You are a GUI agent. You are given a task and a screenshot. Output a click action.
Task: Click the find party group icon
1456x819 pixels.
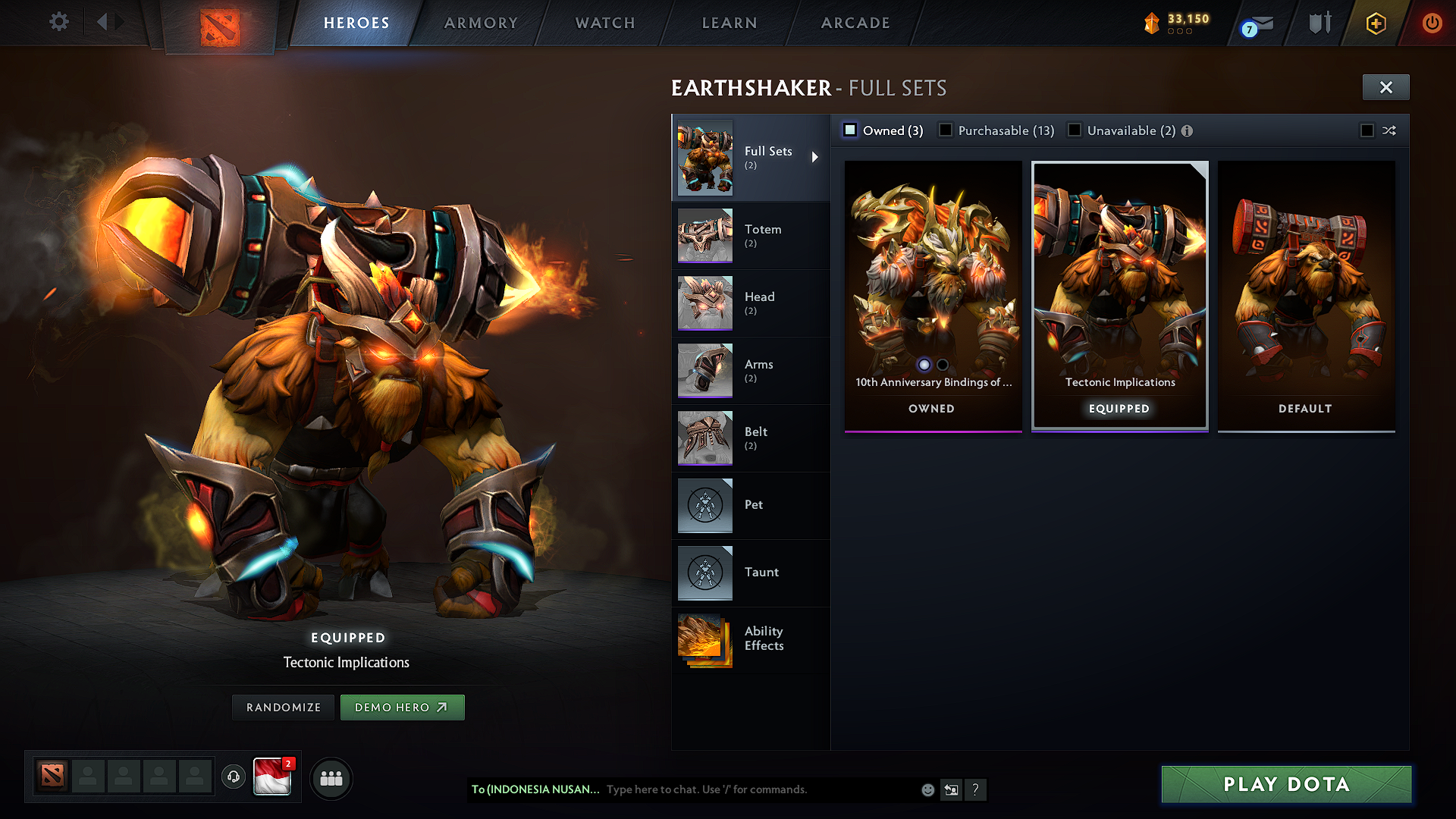pos(331,778)
